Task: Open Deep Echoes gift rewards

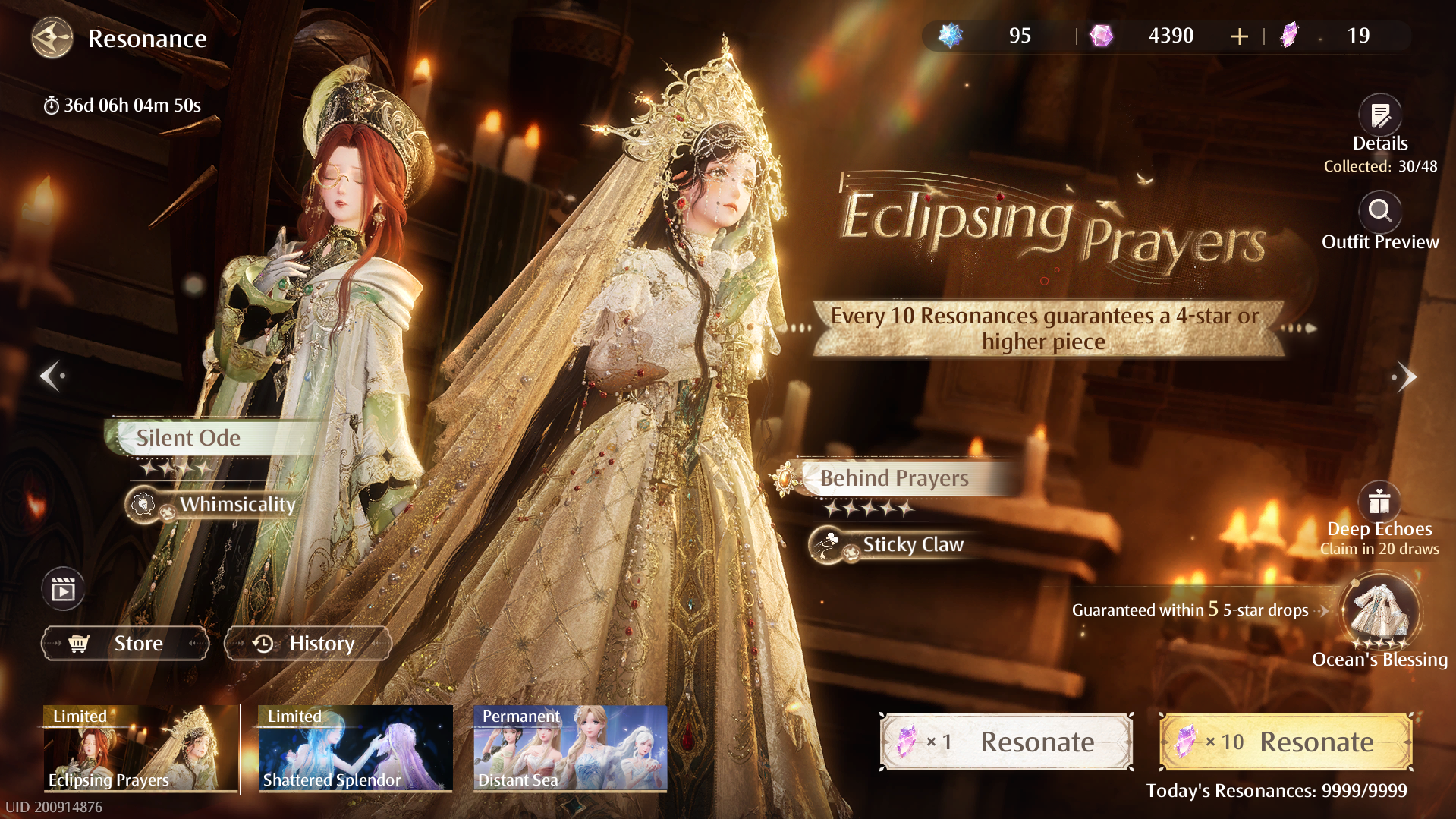Action: 1379,502
